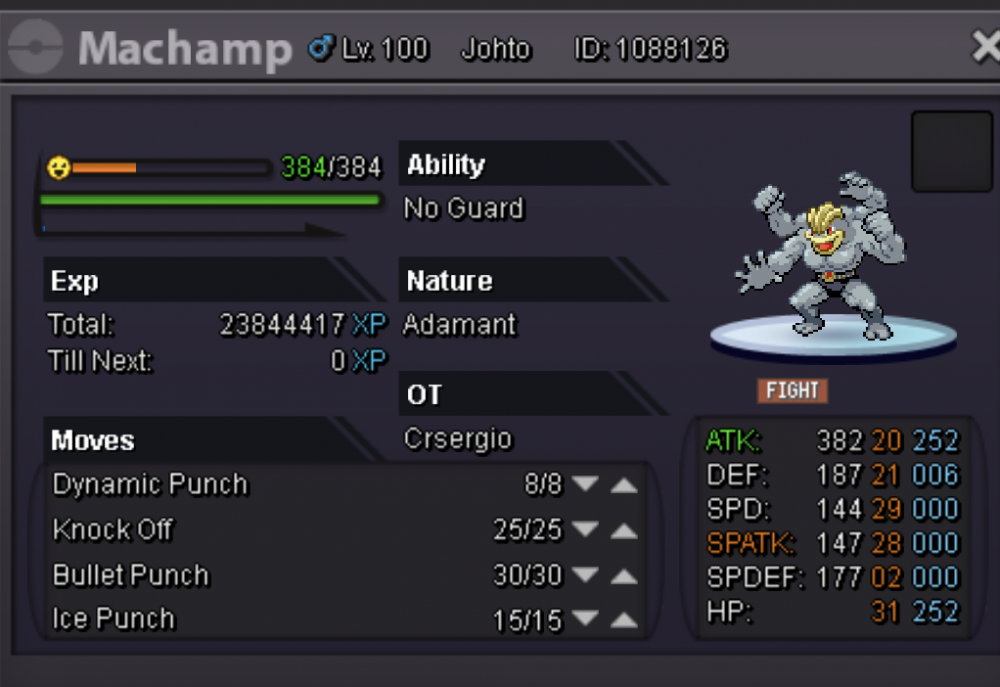Viewport: 1000px width, 687px height.
Task: Shift Bullet Punch down in move order
Action: [586, 576]
